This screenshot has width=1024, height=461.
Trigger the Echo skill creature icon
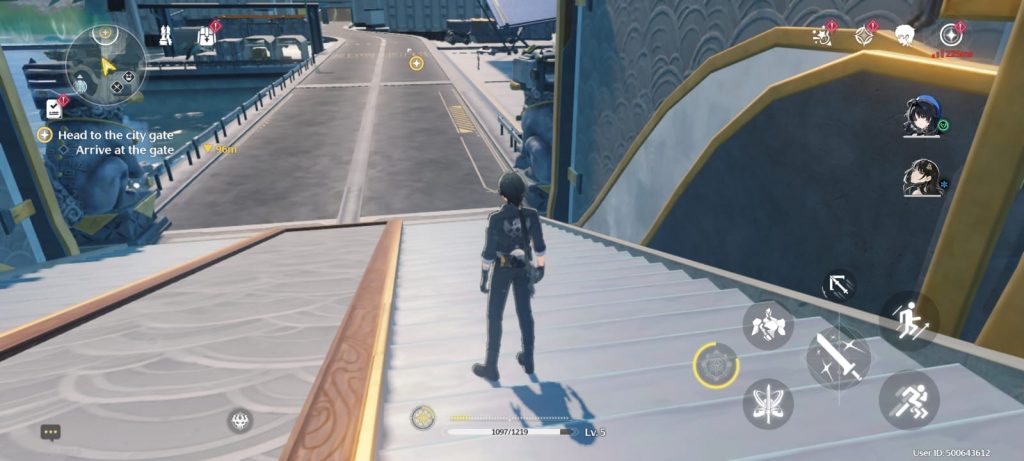(768, 325)
